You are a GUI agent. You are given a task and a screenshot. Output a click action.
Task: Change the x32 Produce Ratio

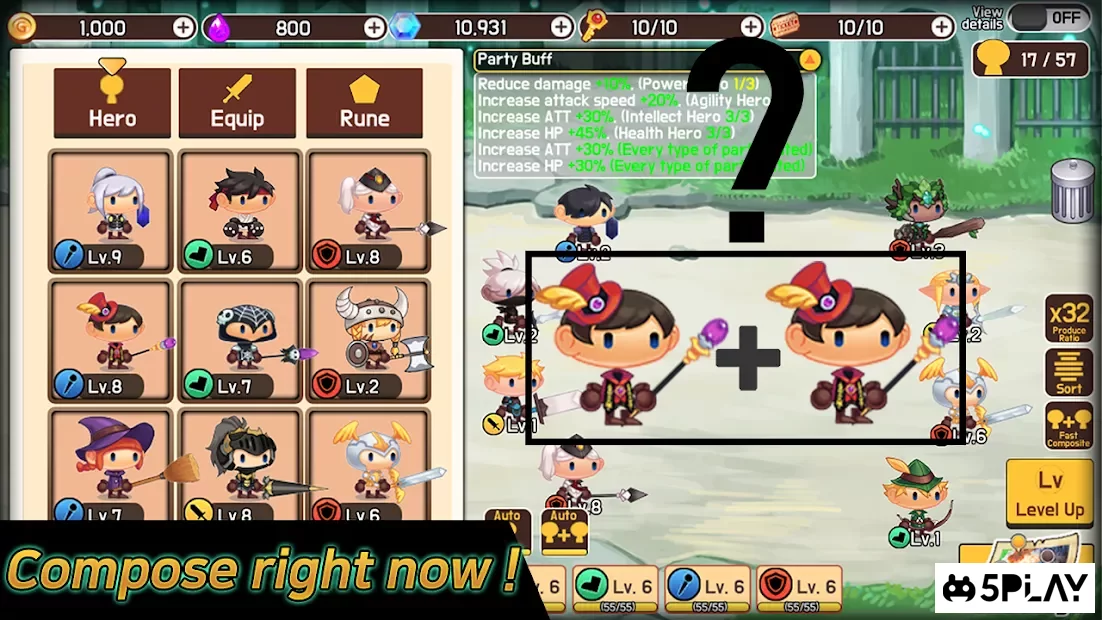tap(1068, 319)
